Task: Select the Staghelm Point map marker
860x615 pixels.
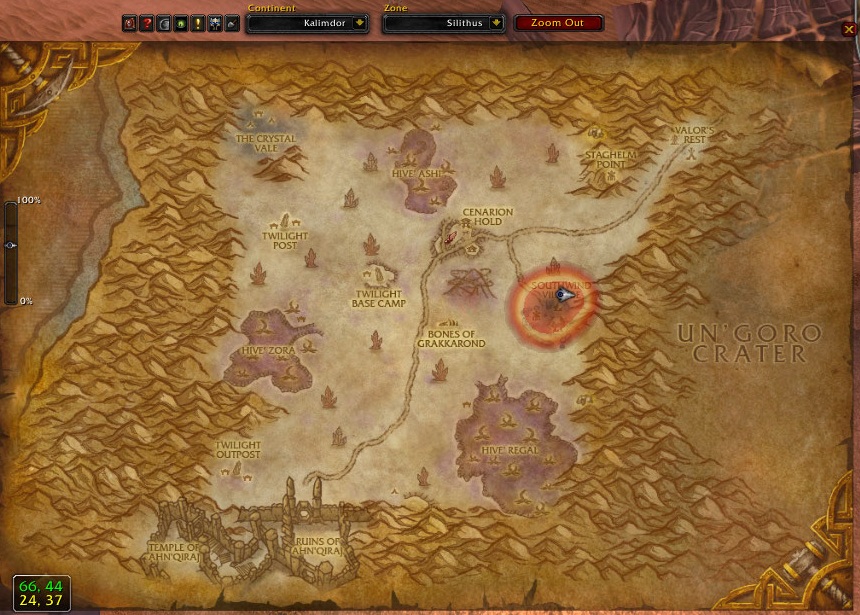Action: tap(610, 160)
